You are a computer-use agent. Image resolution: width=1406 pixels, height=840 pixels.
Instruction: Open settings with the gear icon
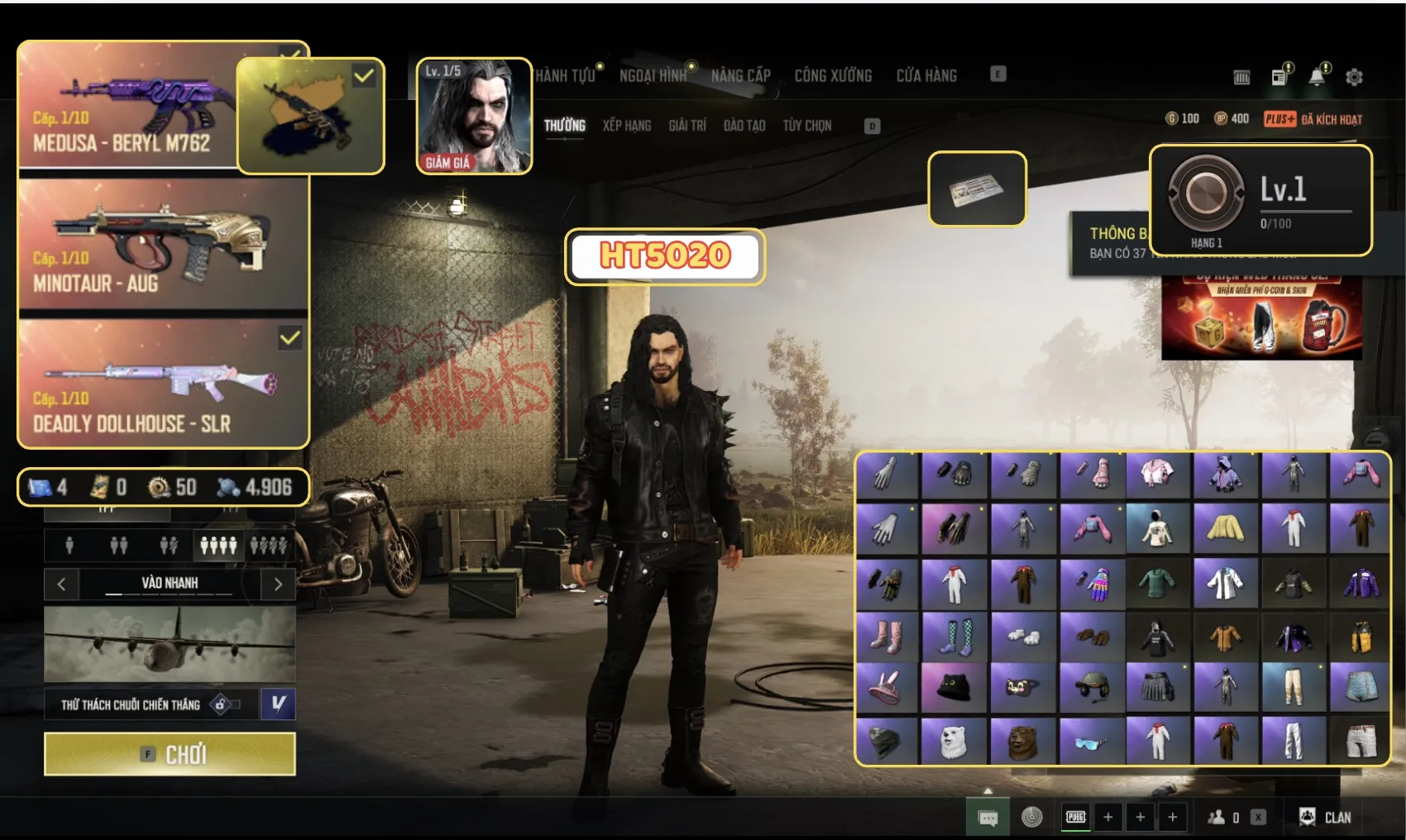pos(1354,78)
